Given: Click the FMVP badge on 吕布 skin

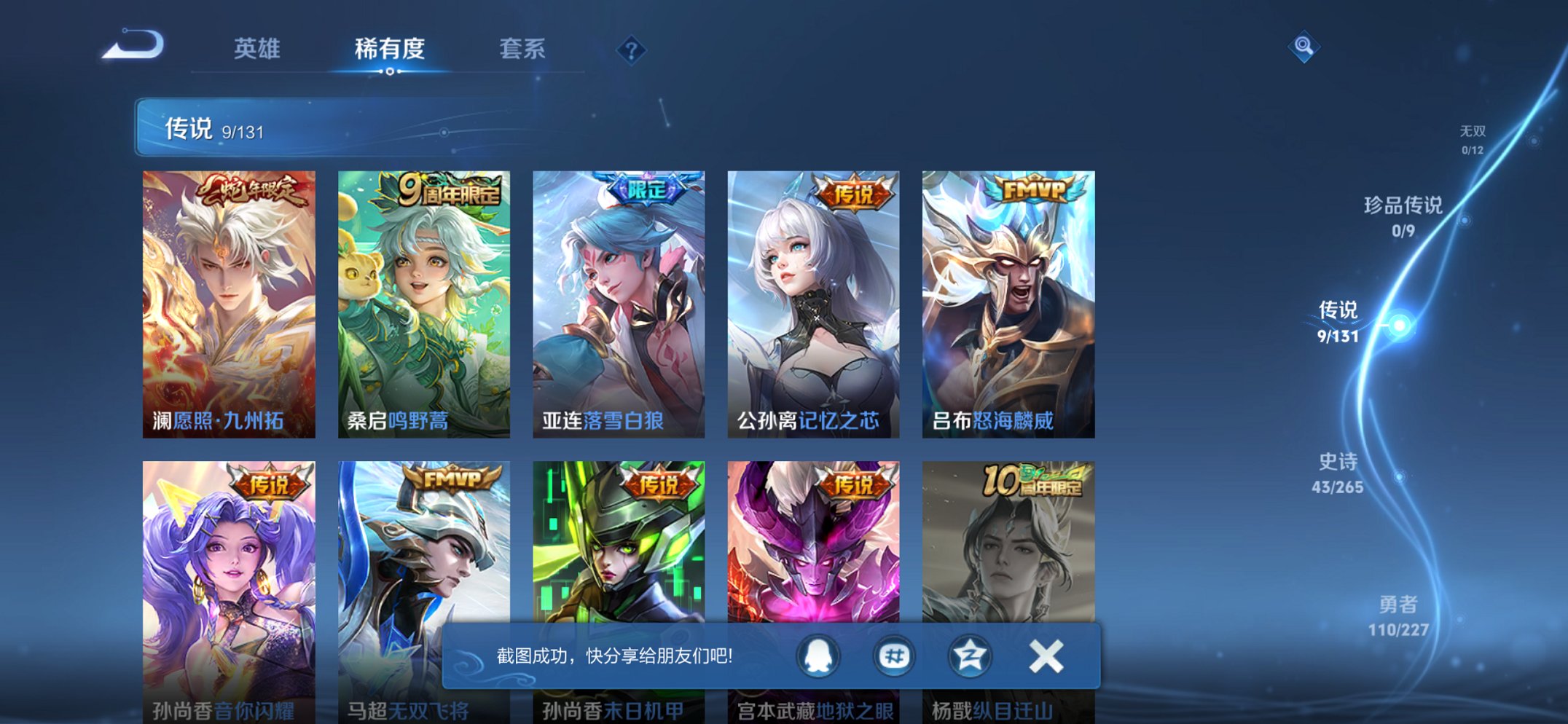Looking at the screenshot, I should click(1032, 189).
